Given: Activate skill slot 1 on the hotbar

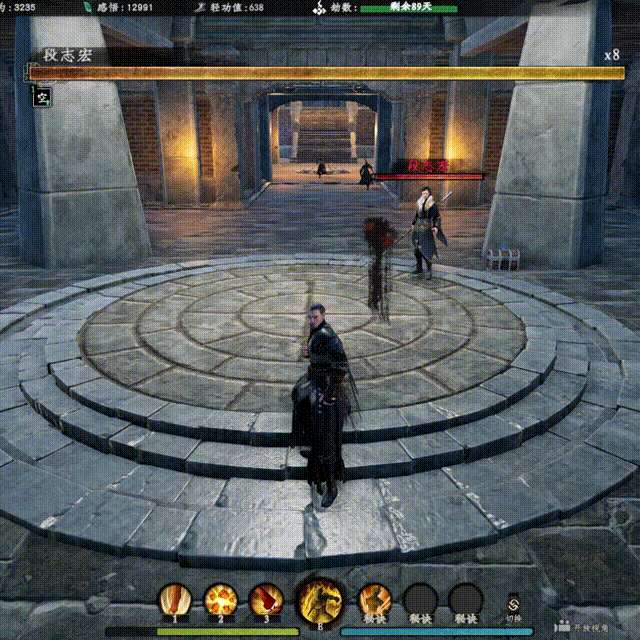Looking at the screenshot, I should (175, 600).
